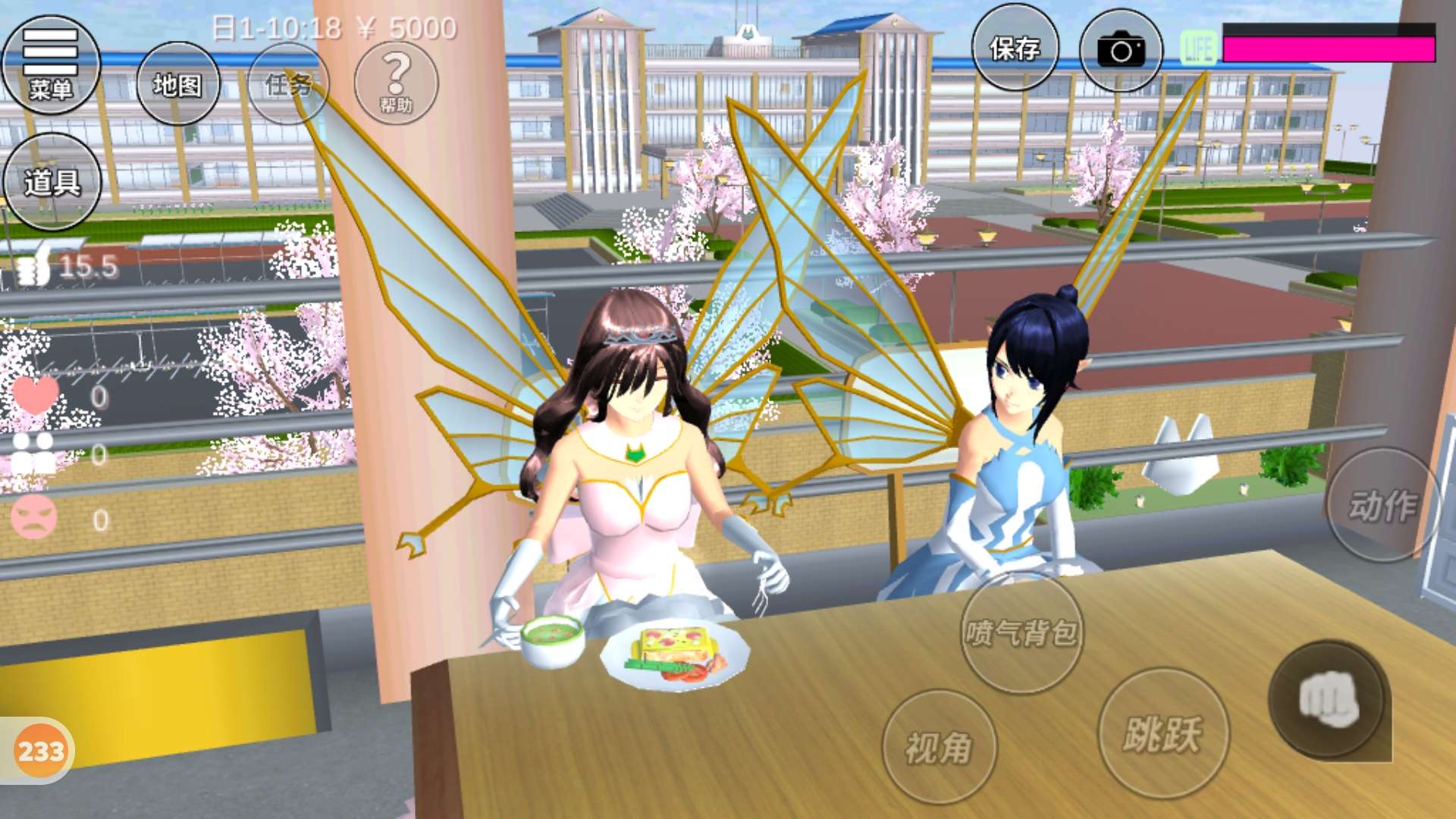Show the 任务 missions list

288,84
